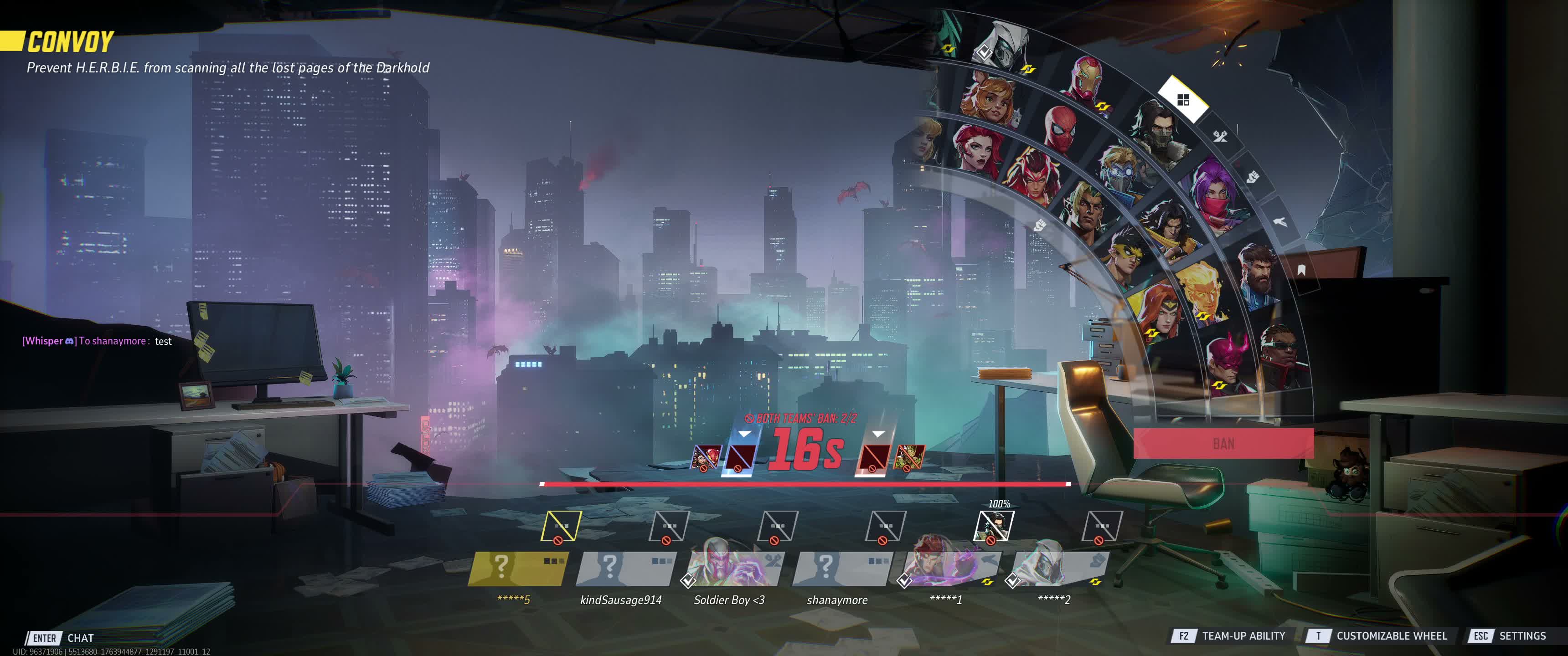Filter heroes by the crossed-swords role tab

coord(1220,136)
